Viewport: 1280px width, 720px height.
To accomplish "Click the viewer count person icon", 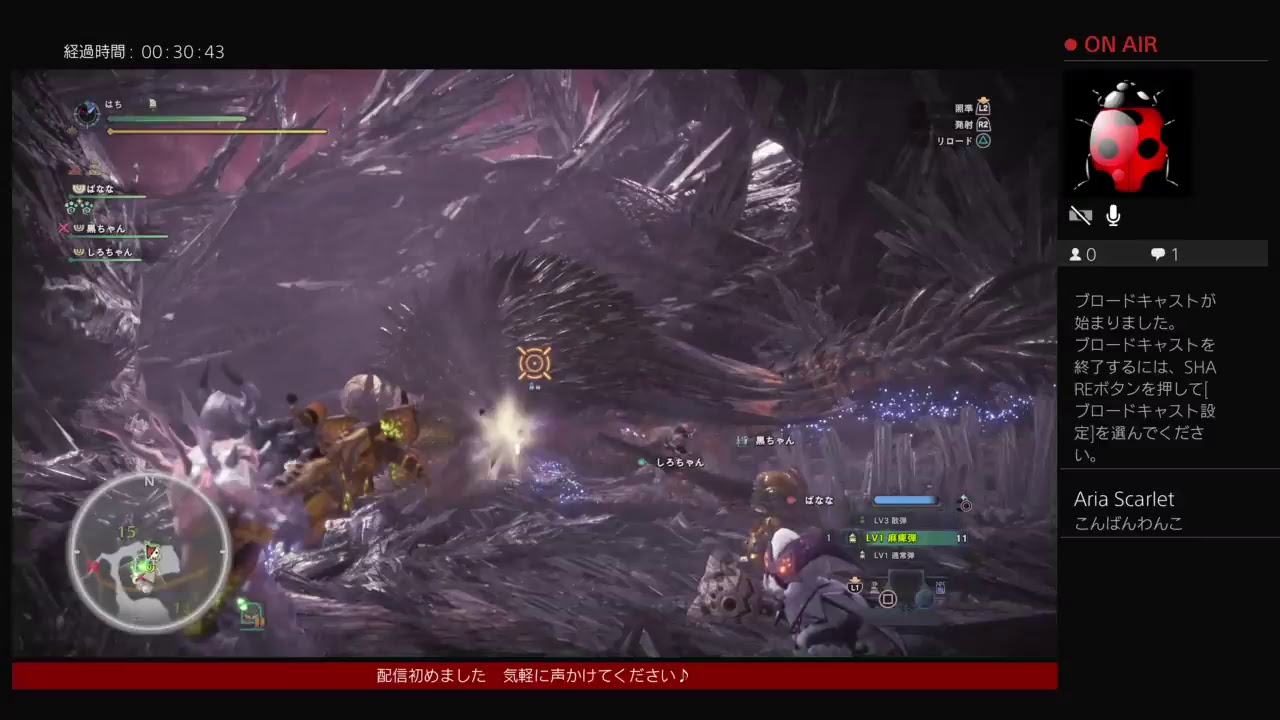I will (1075, 254).
